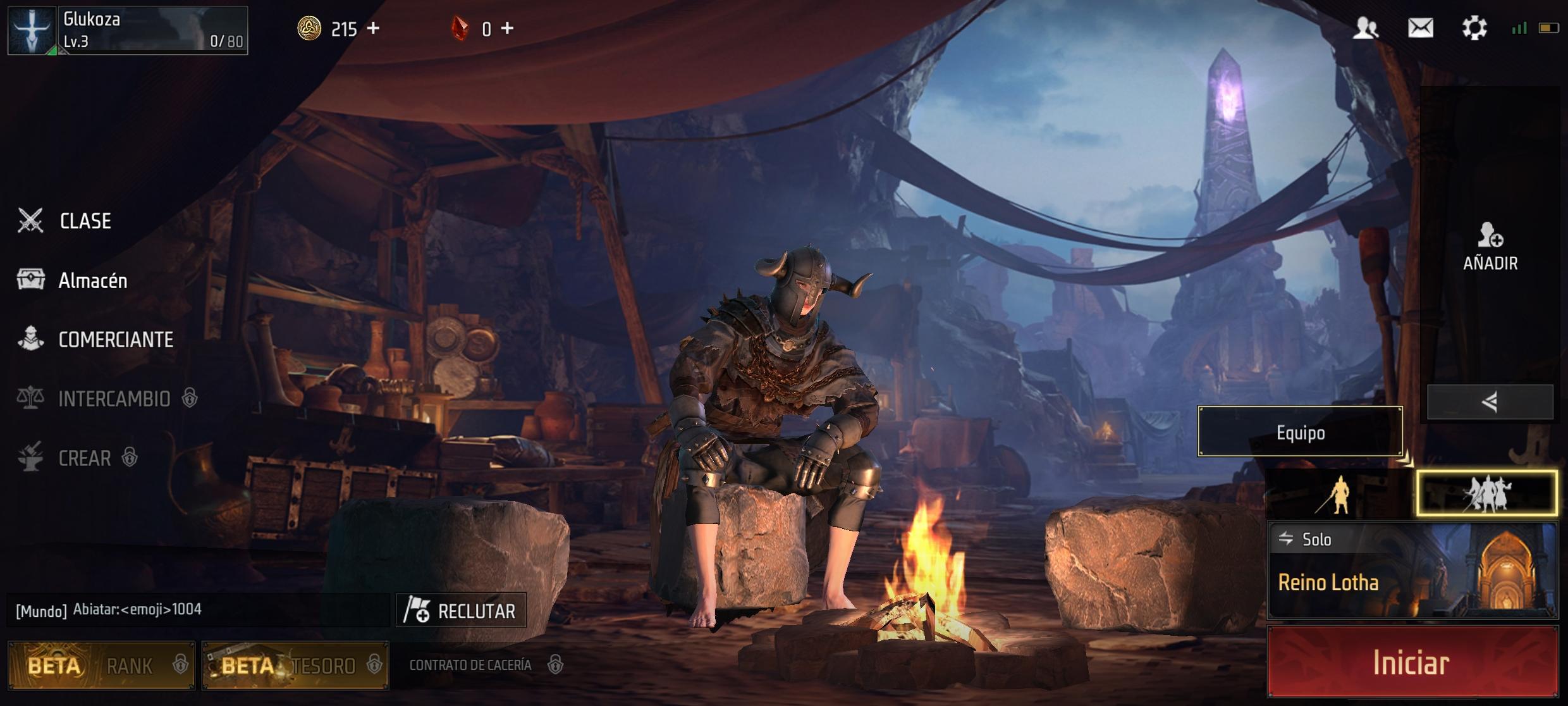The image size is (1568, 706).
Task: Start the match with Iniciar
Action: point(1412,662)
